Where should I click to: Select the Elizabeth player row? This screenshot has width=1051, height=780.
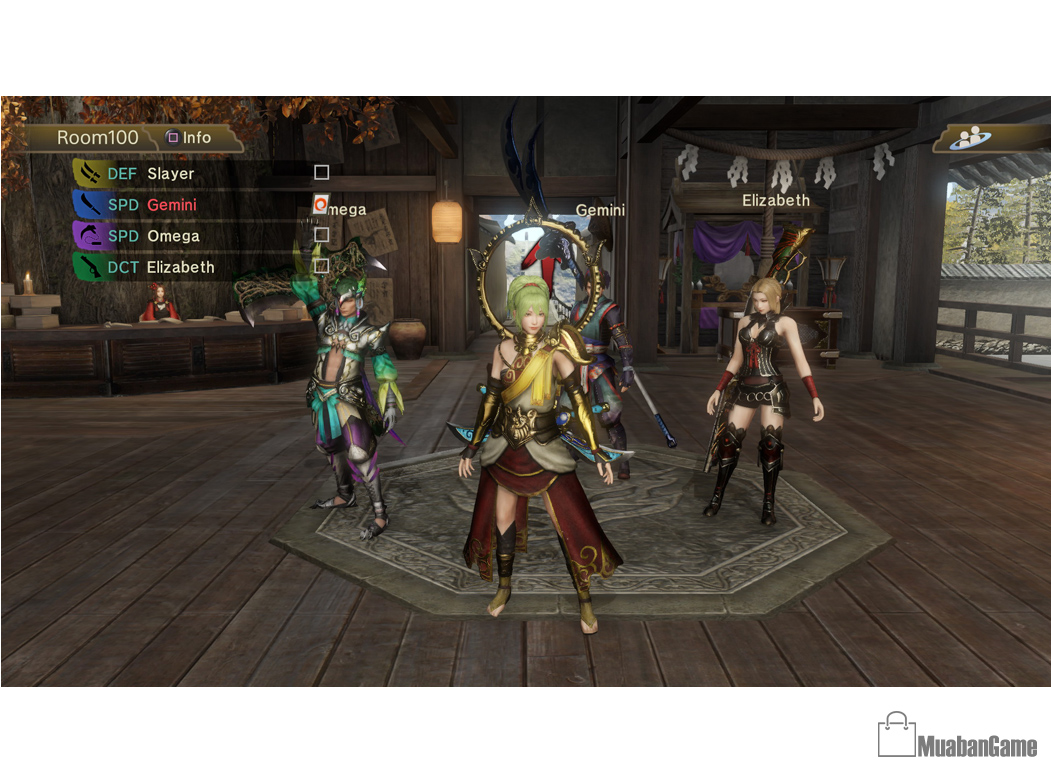pyautogui.click(x=180, y=267)
